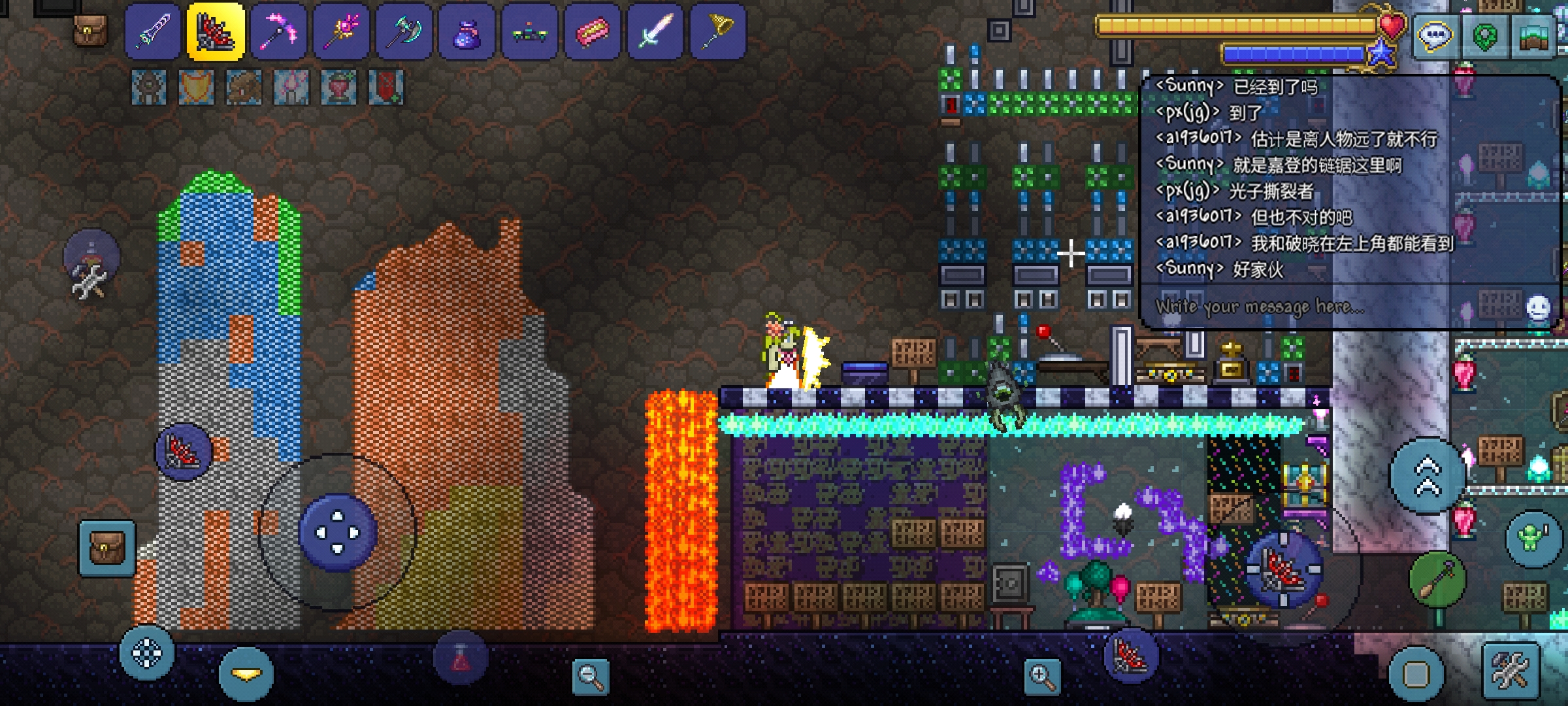
Task: Tap the double-arrow jump button
Action: pyautogui.click(x=1428, y=475)
